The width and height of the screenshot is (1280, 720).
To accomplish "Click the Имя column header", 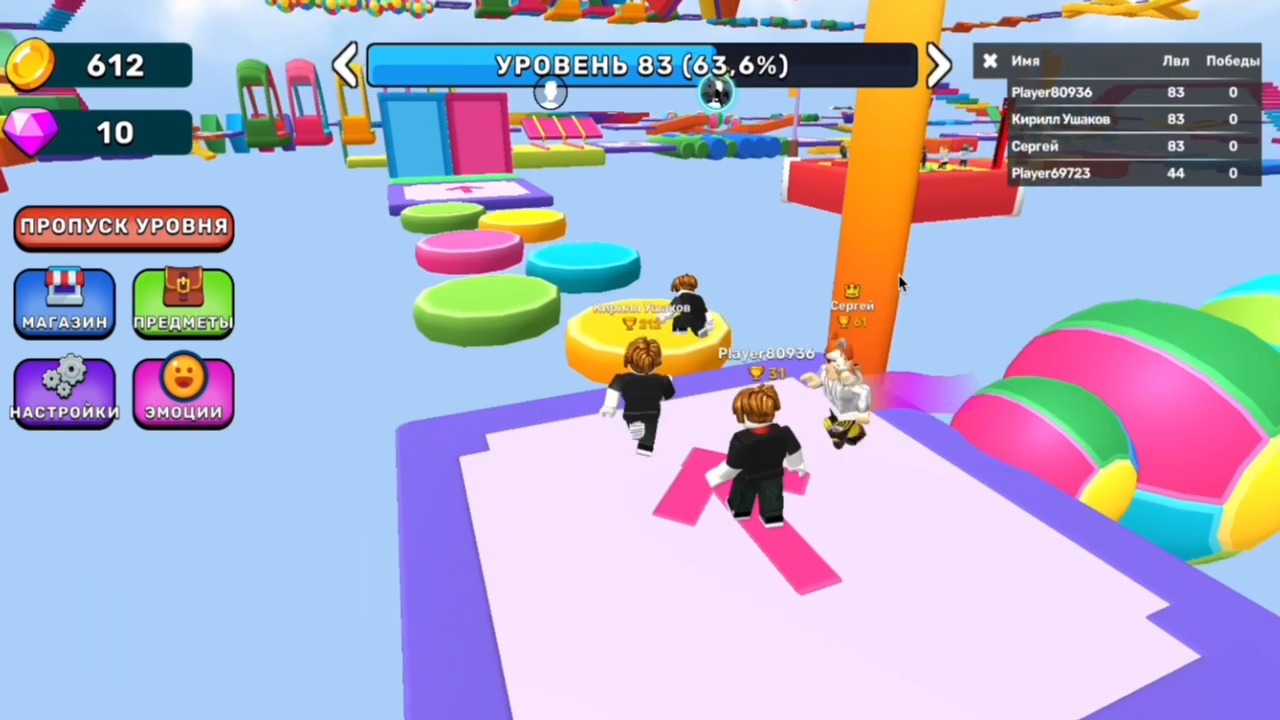I will click(x=1026, y=61).
